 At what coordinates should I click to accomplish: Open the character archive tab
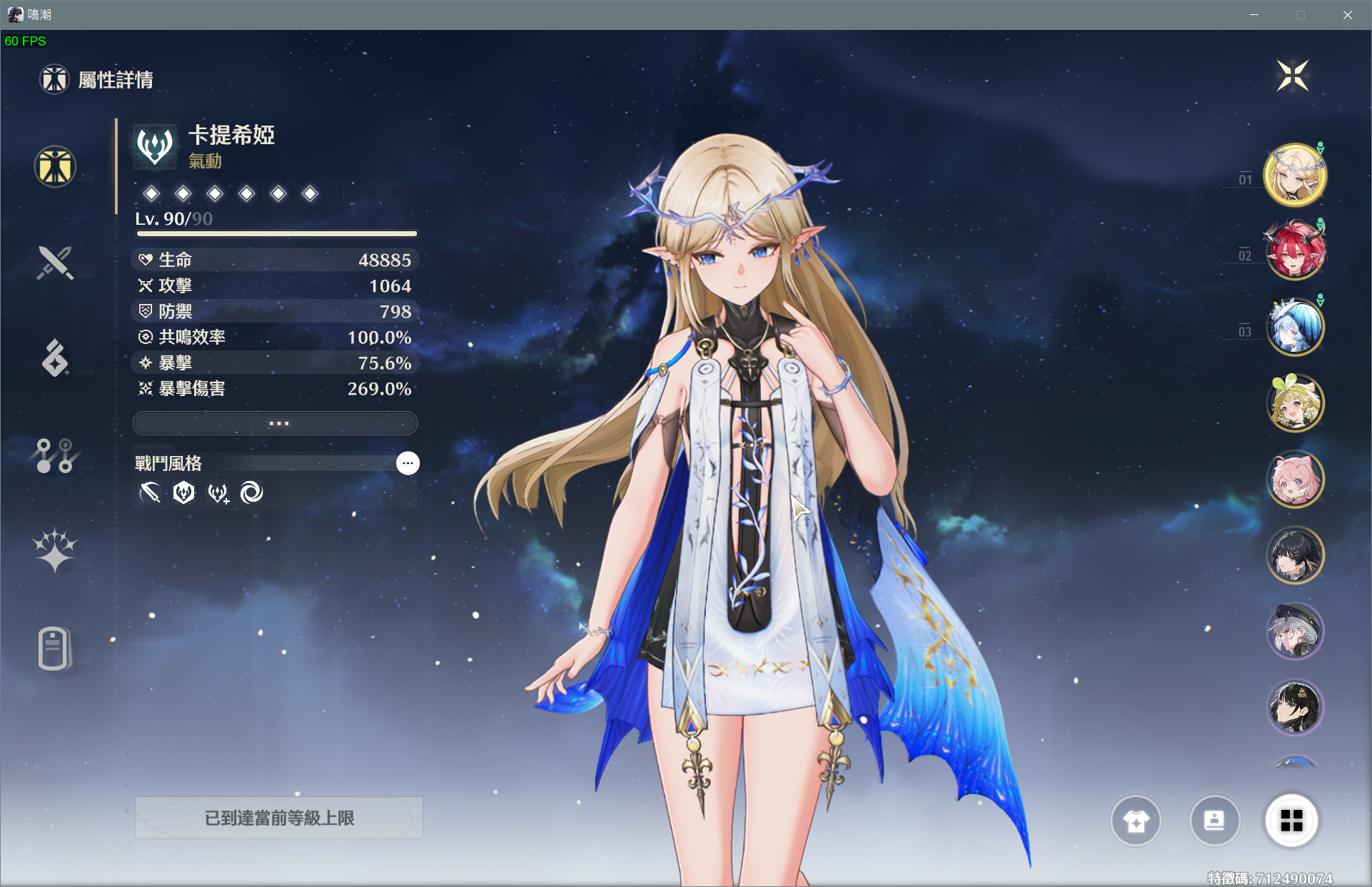point(55,648)
